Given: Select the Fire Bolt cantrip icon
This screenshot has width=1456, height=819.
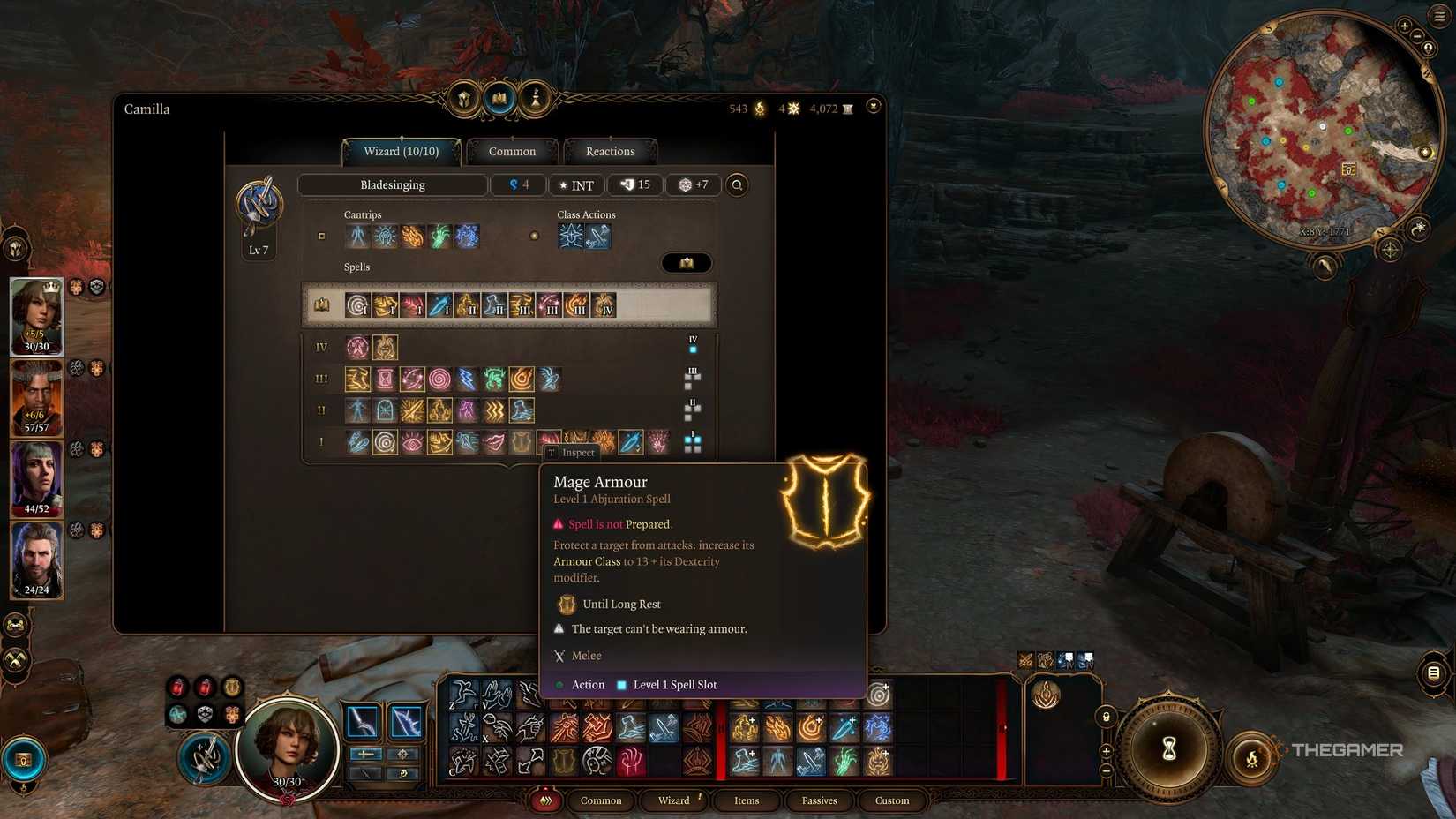Looking at the screenshot, I should click(x=413, y=235).
